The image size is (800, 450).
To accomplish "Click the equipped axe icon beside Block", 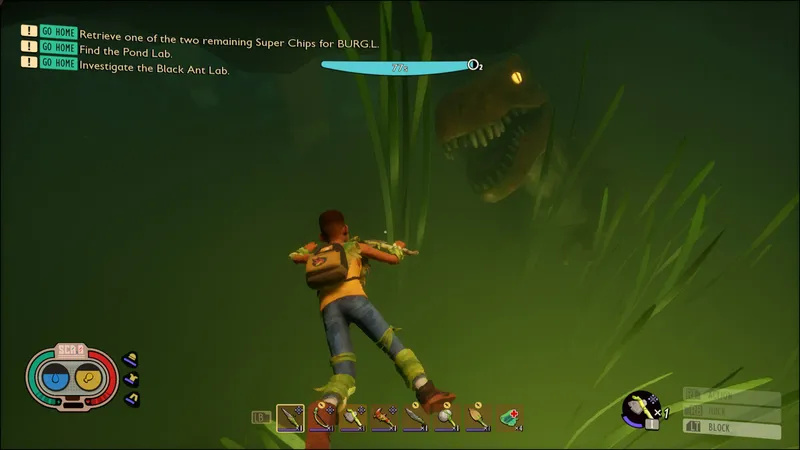I will tap(639, 407).
